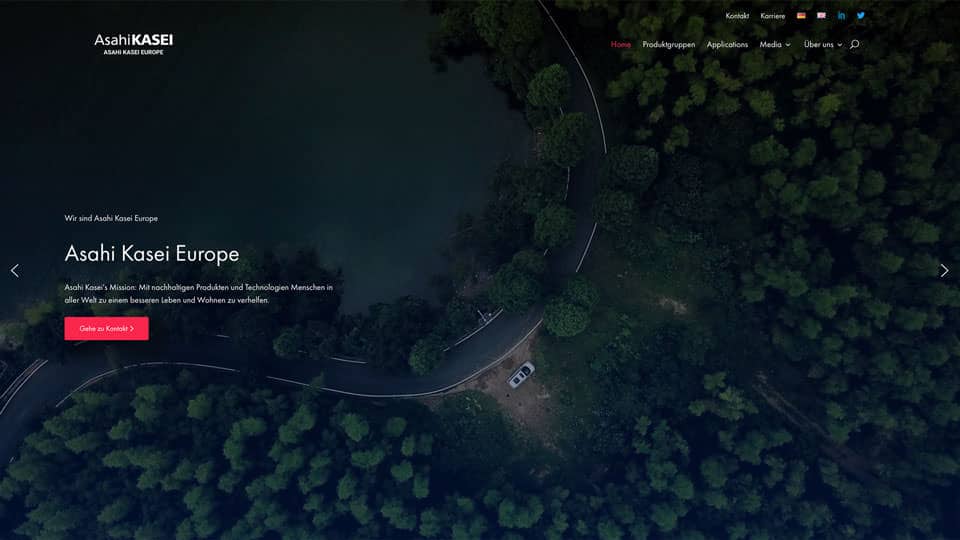This screenshot has height=540, width=960.
Task: Advance to the next slide with right arrow
Action: point(944,270)
